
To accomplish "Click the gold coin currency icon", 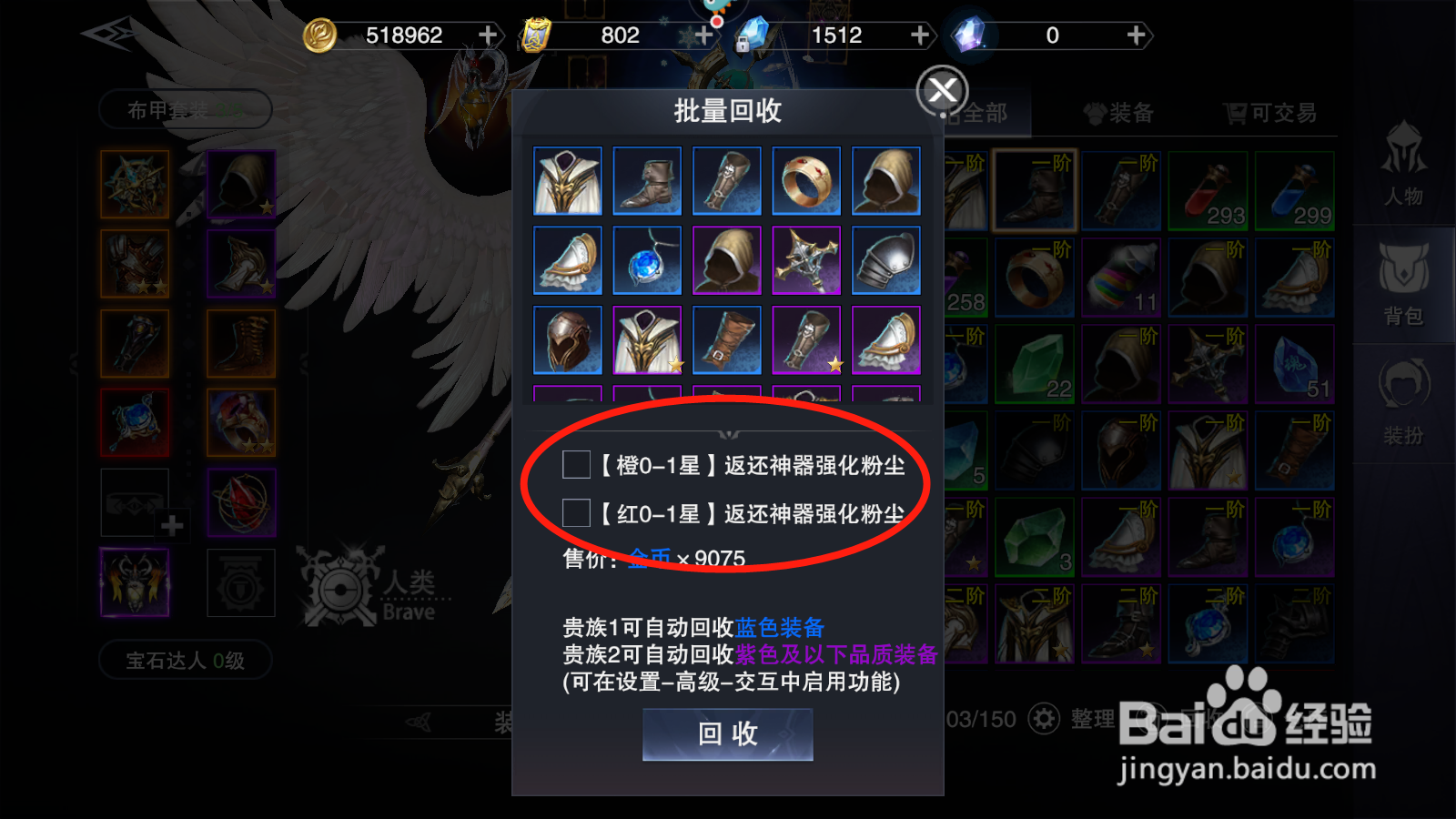I will (x=319, y=35).
